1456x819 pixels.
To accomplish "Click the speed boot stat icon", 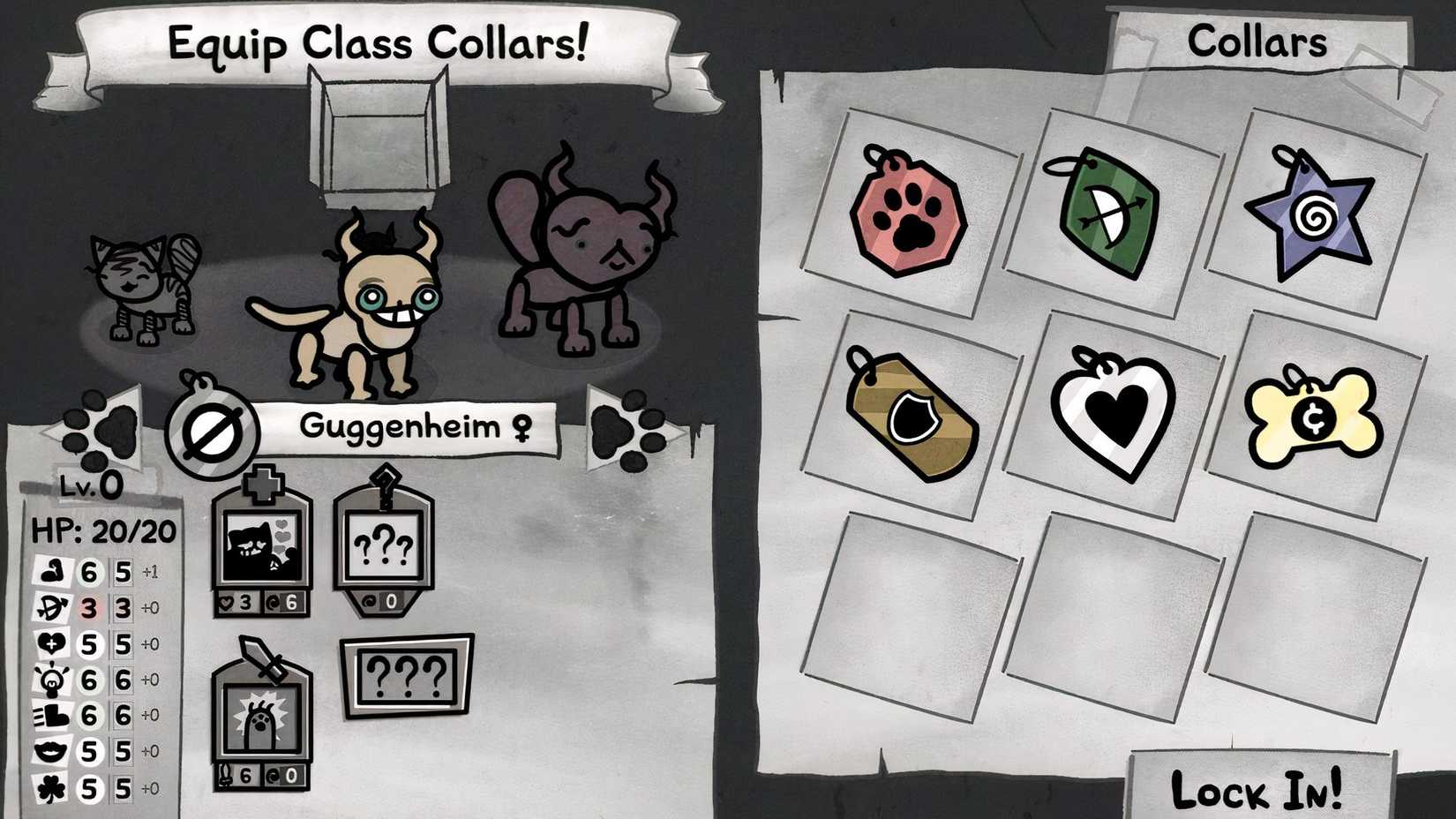I will [x=50, y=712].
